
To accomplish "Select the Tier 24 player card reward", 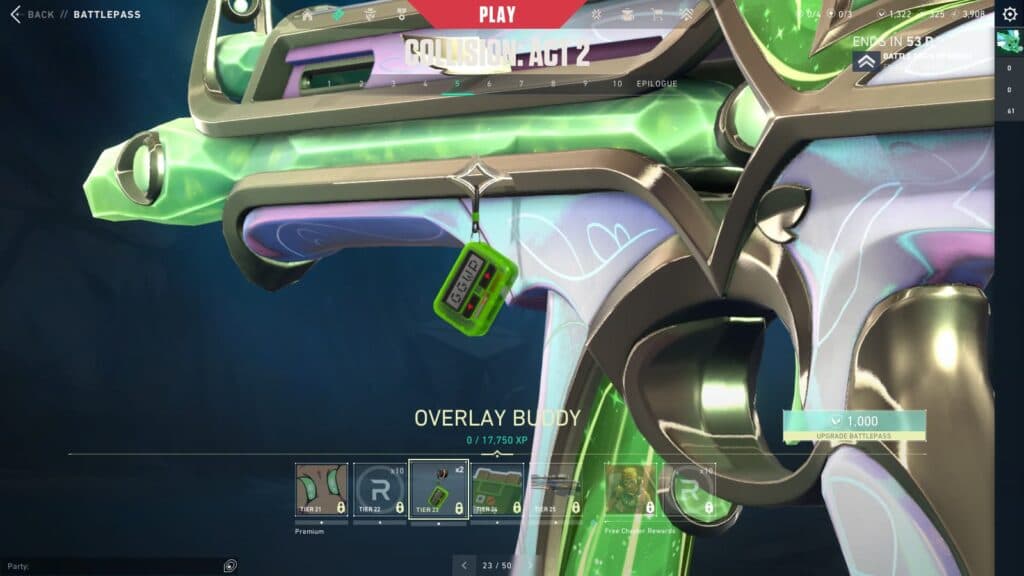I will 498,489.
